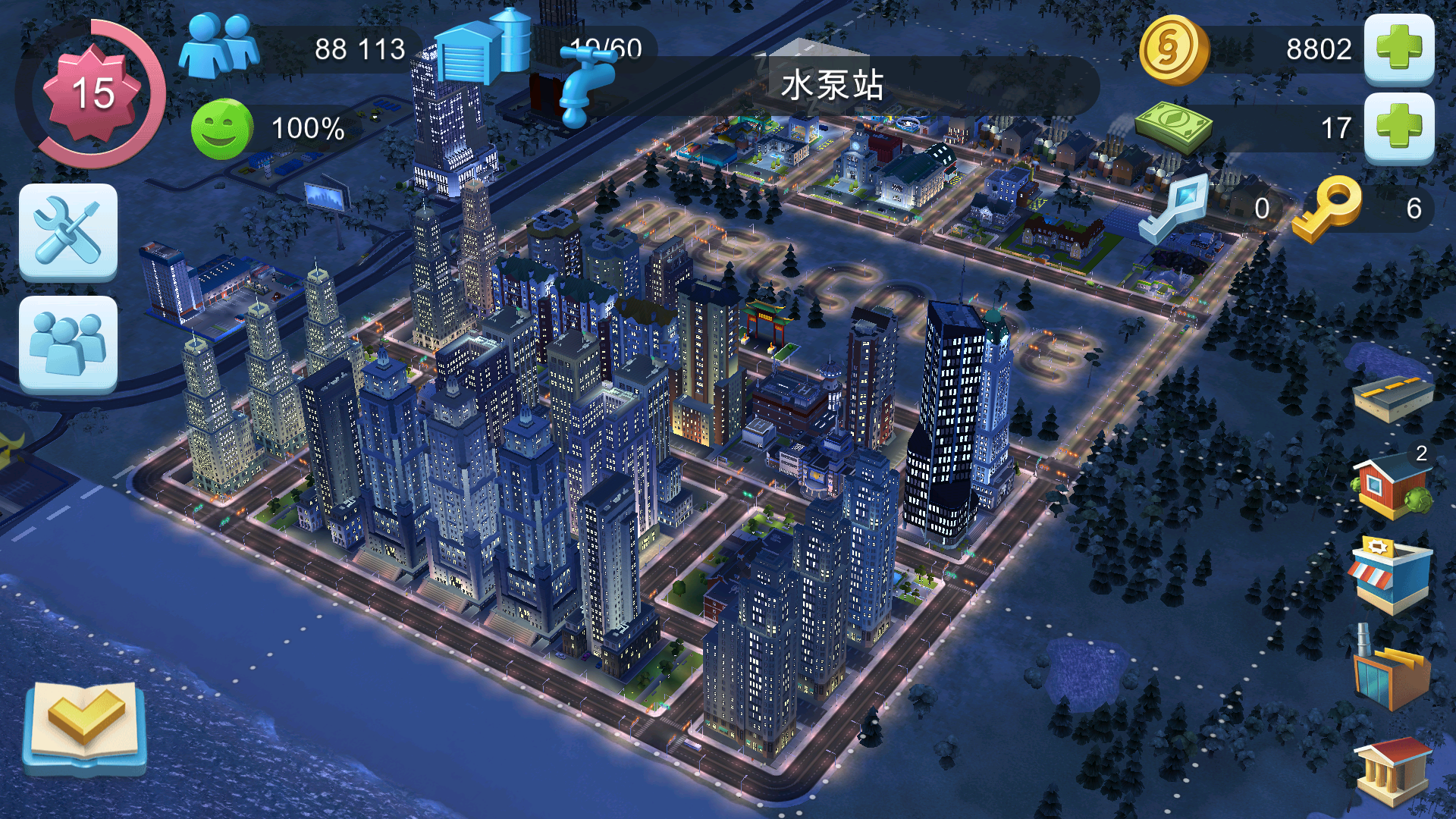
Task: Tap the green happiness smiley face
Action: (x=221, y=129)
